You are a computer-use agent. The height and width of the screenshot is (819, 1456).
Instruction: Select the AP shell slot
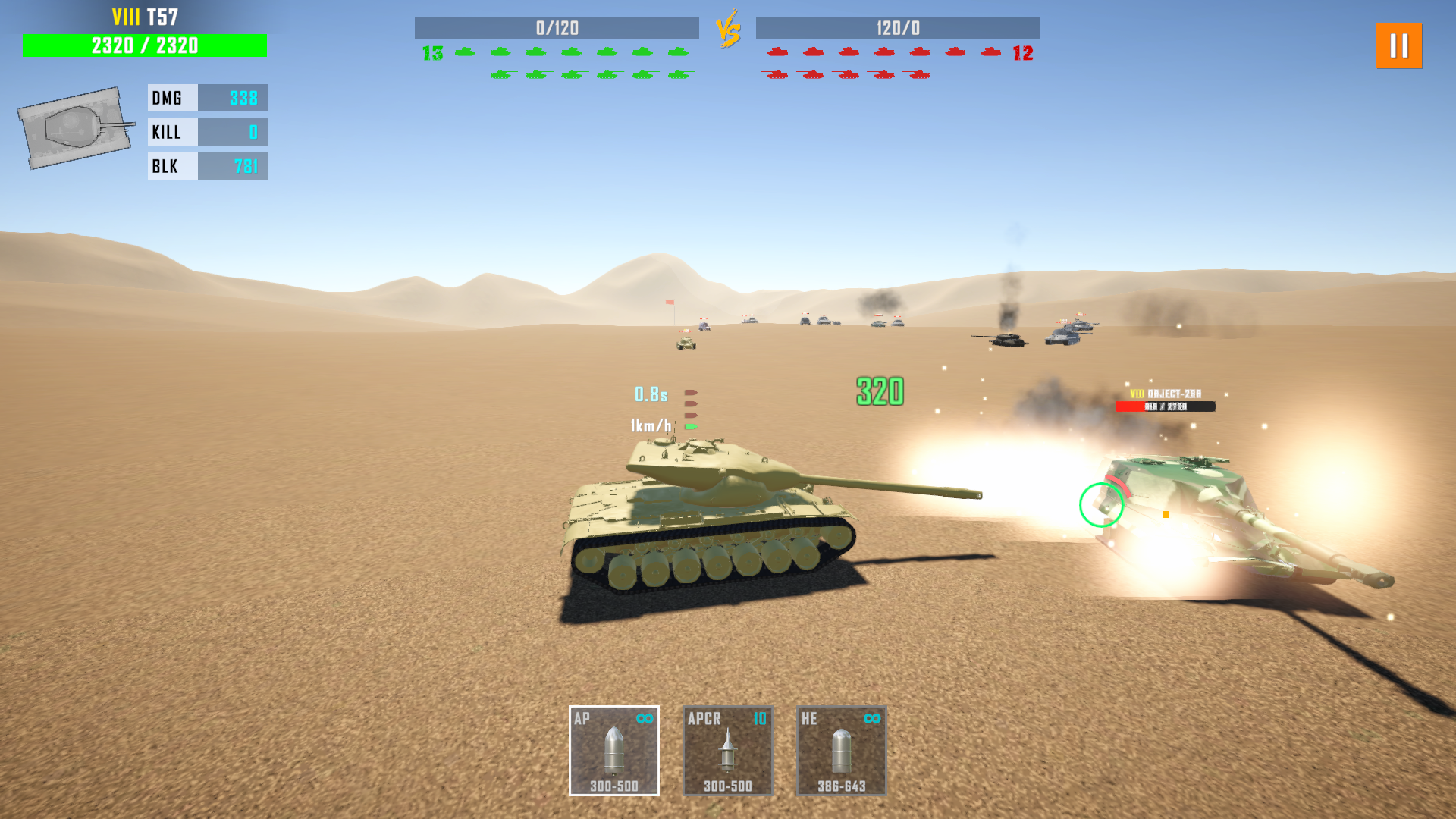613,751
